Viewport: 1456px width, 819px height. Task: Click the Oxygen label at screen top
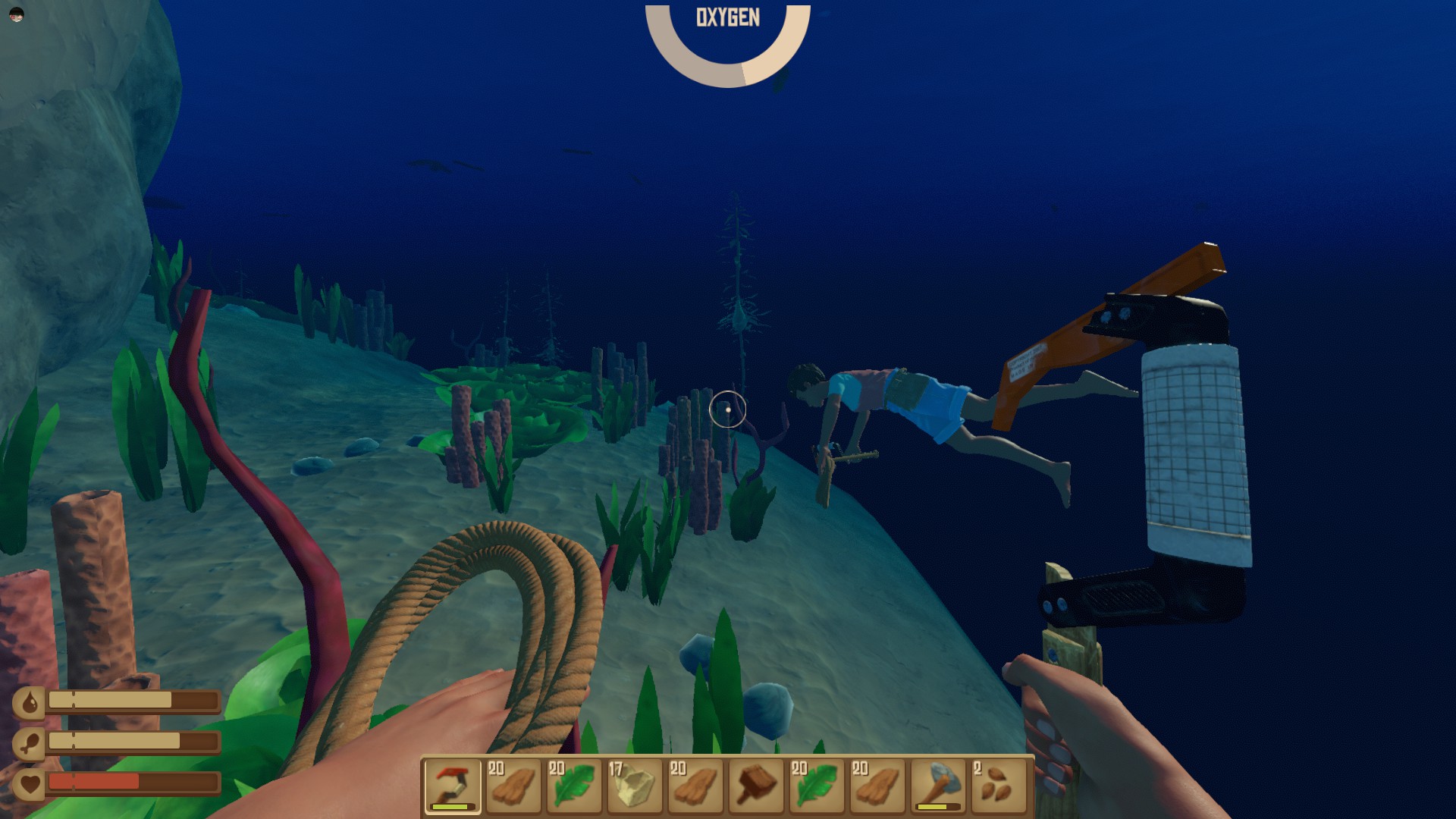[x=727, y=17]
